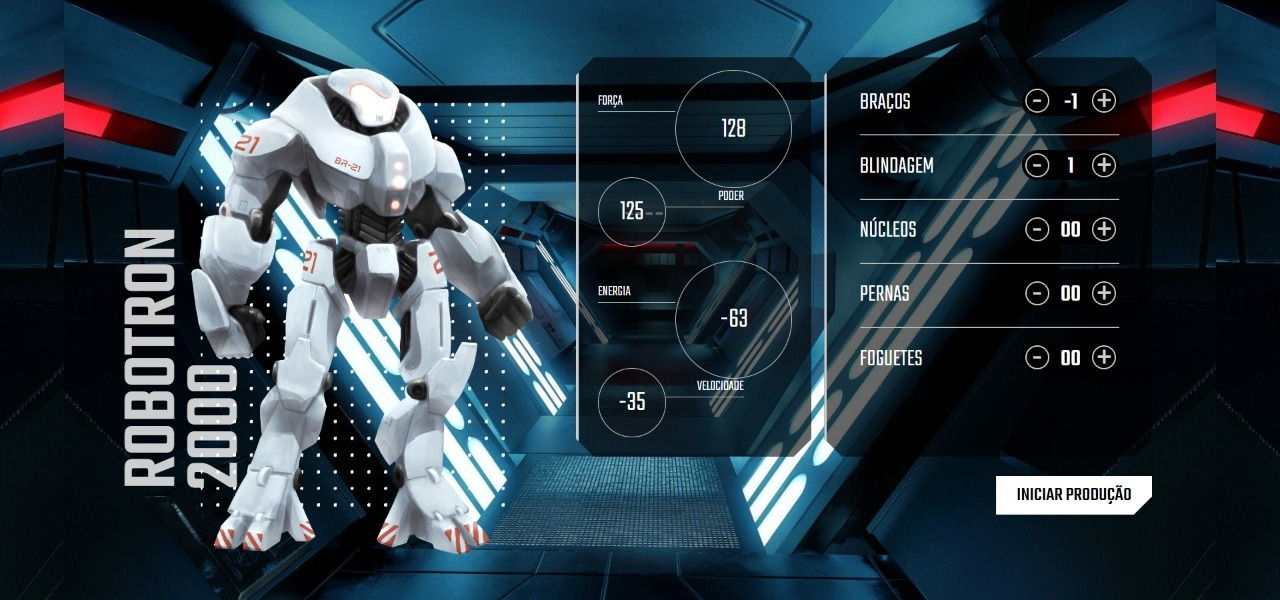The width and height of the screenshot is (1280, 600).
Task: Decrease Foguetes with the minus button
Action: click(x=1037, y=357)
